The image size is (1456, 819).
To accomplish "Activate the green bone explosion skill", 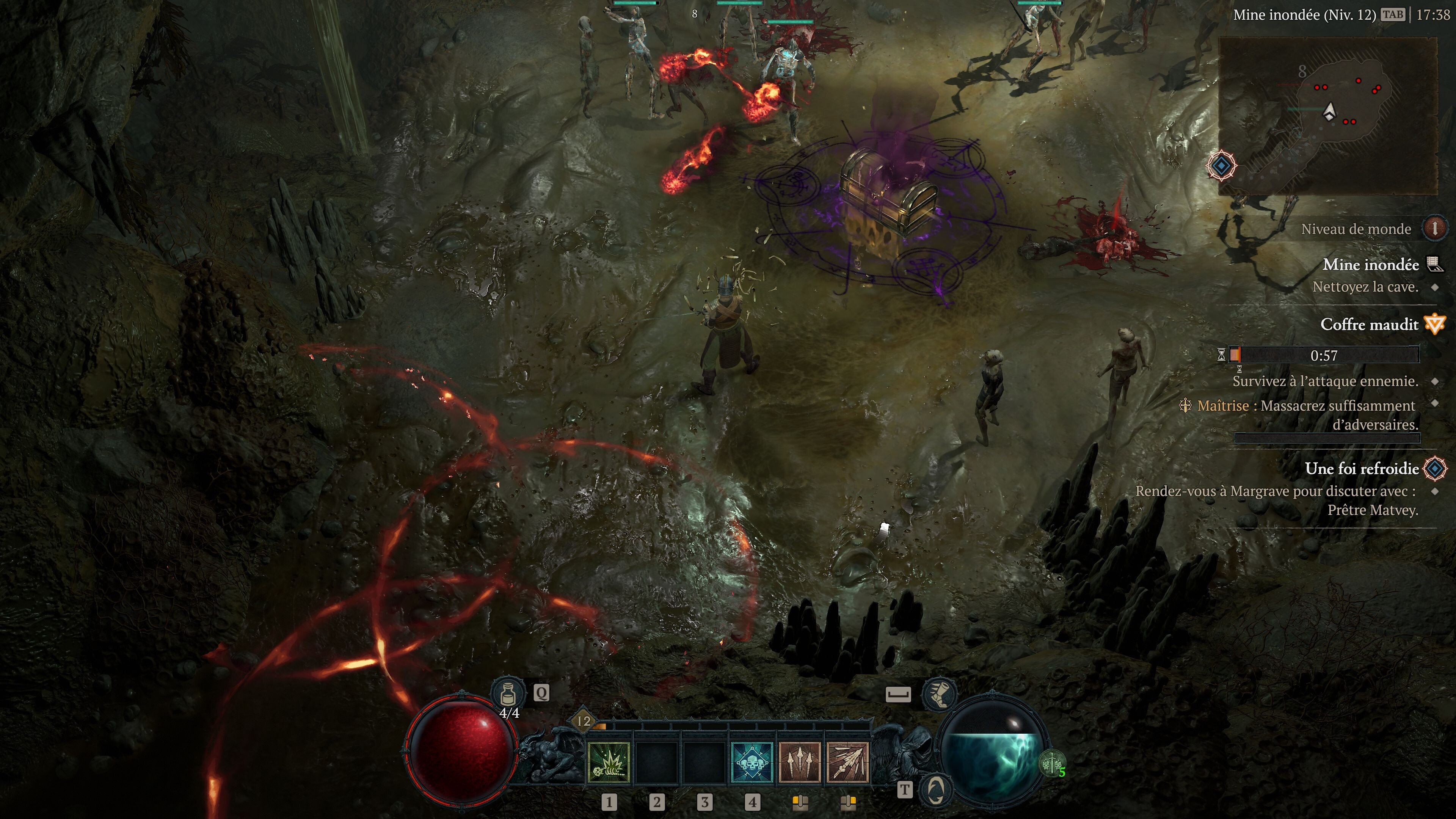I will point(609,763).
